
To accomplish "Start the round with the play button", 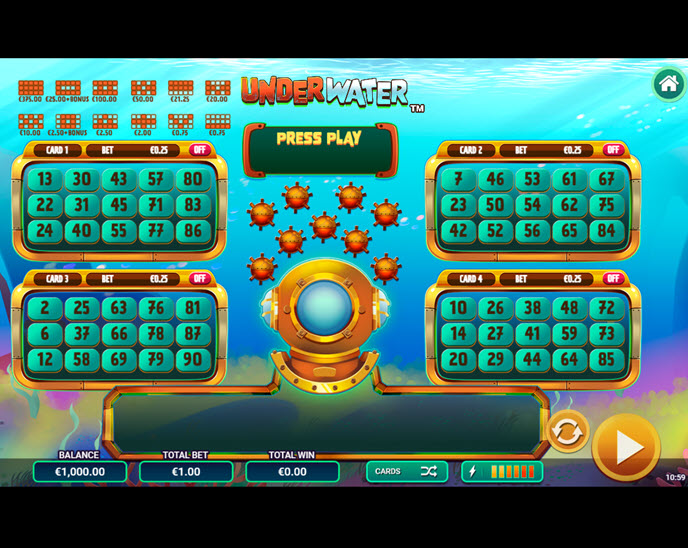I will (626, 447).
